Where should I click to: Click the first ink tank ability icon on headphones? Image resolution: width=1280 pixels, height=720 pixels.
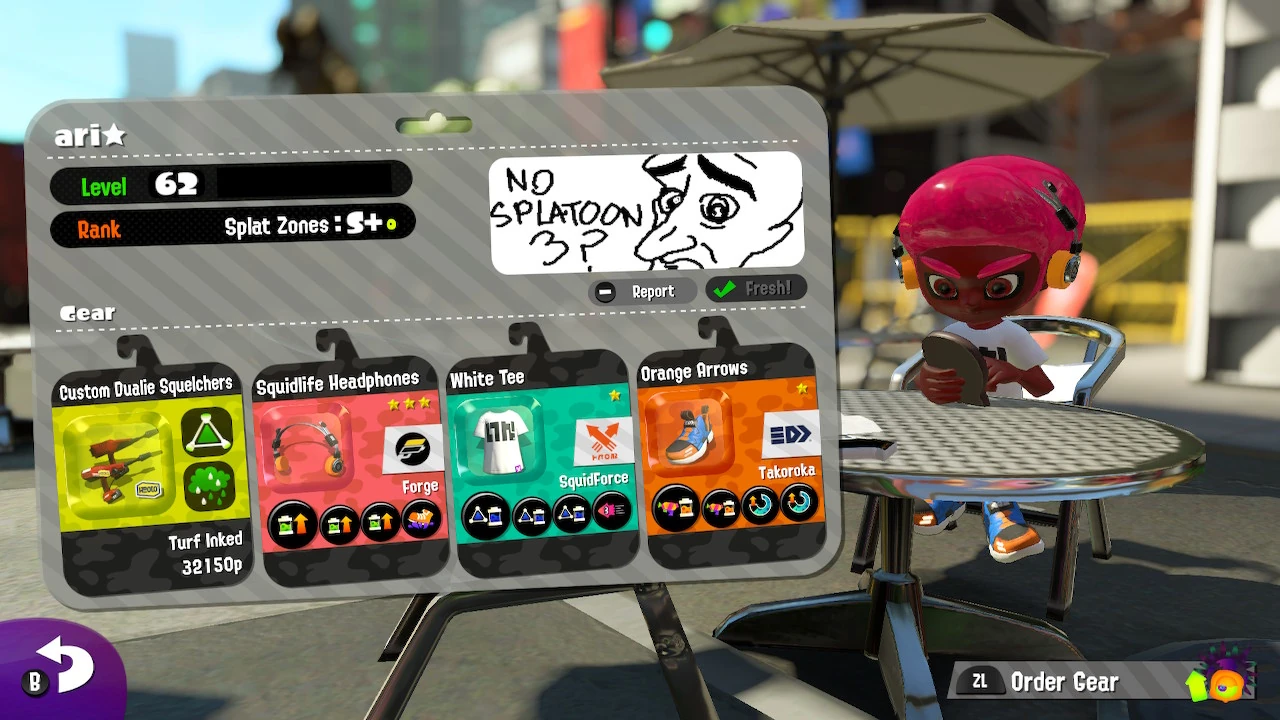pos(291,521)
